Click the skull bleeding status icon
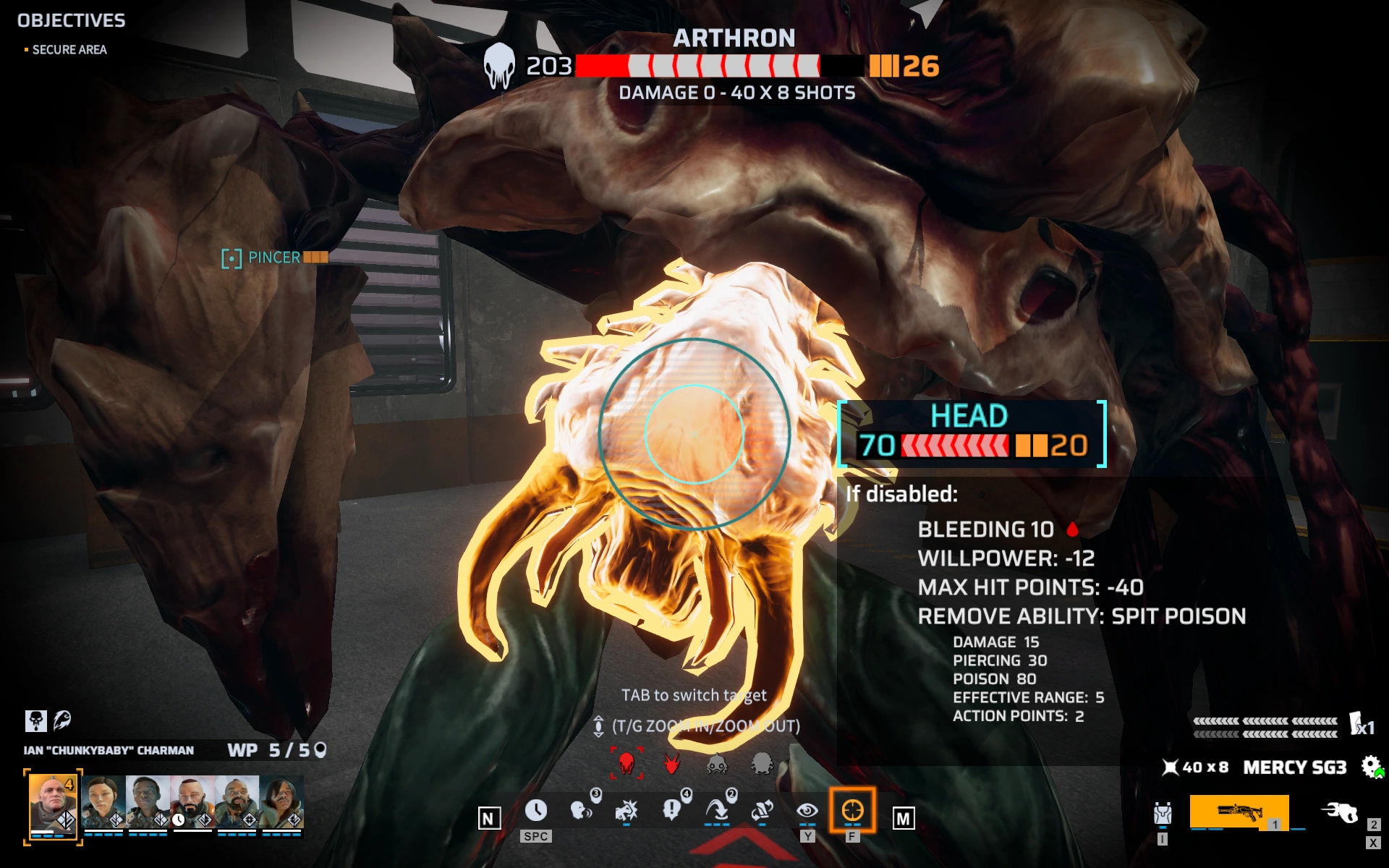The image size is (1389, 868). coord(35,720)
